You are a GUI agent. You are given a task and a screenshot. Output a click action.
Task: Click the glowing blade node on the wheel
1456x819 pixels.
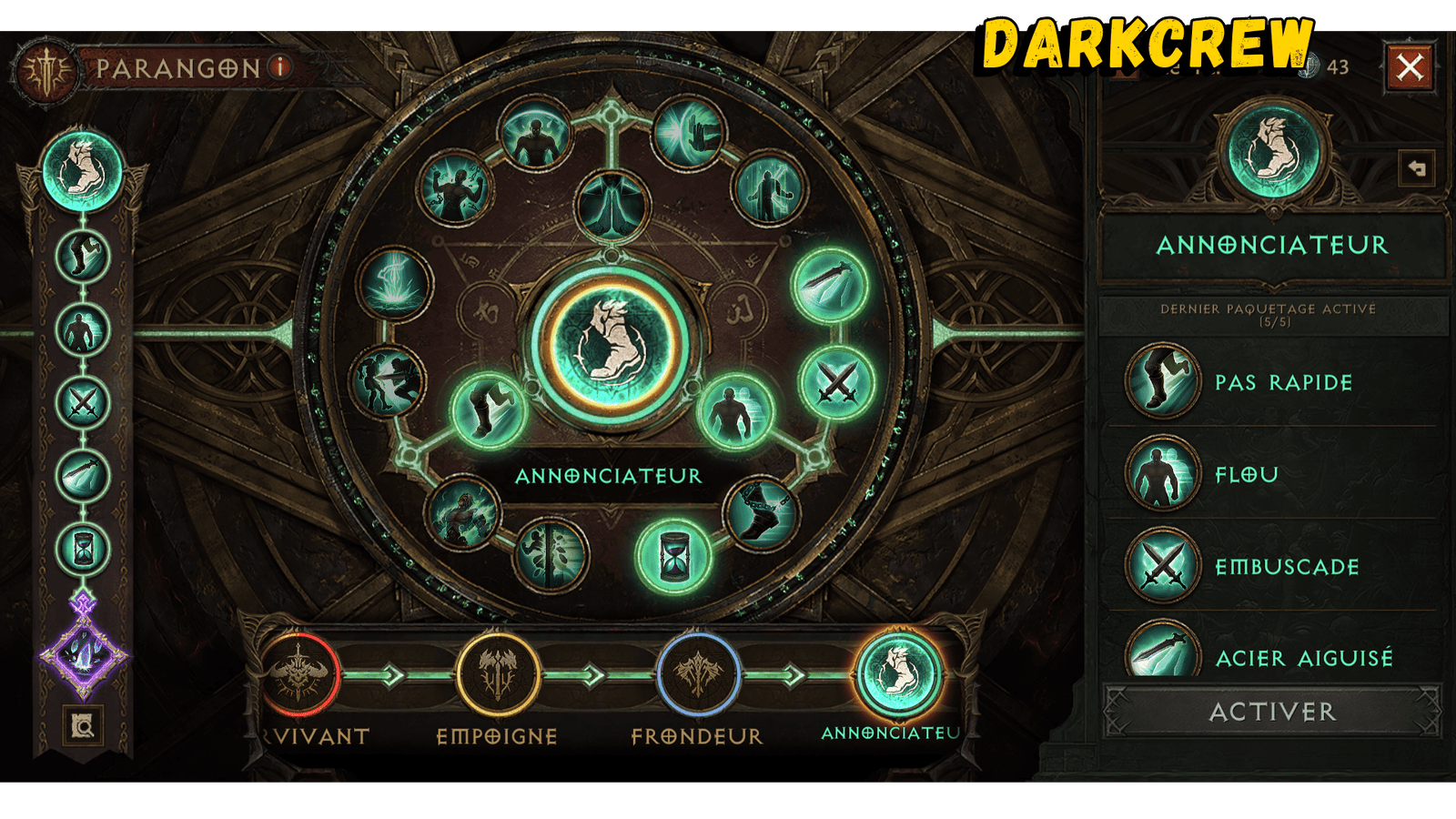(829, 285)
